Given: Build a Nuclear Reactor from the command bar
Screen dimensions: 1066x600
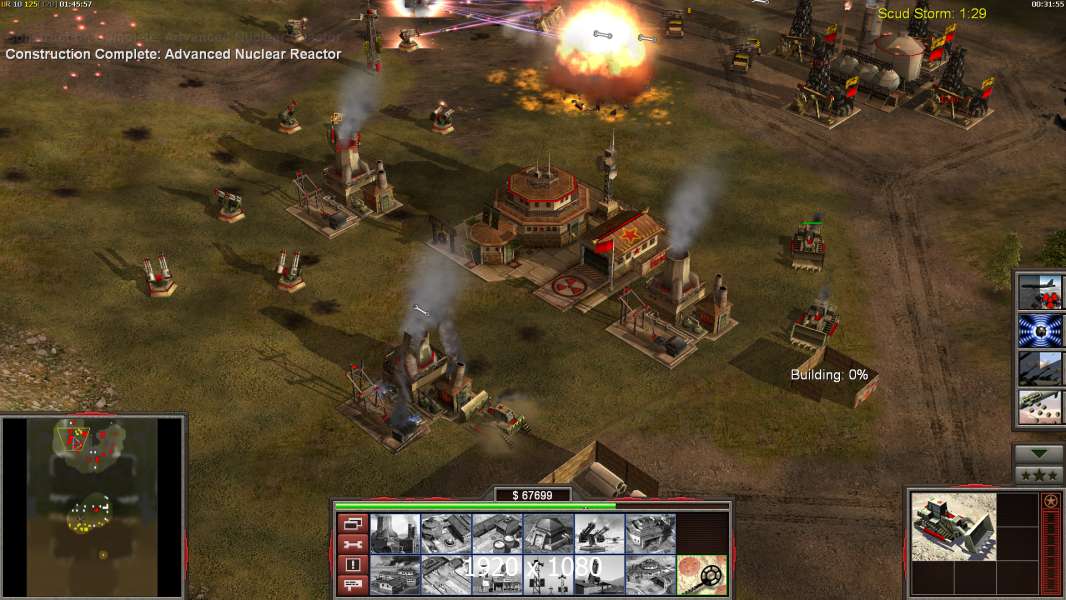Looking at the screenshot, I should pyautogui.click(x=395, y=534).
